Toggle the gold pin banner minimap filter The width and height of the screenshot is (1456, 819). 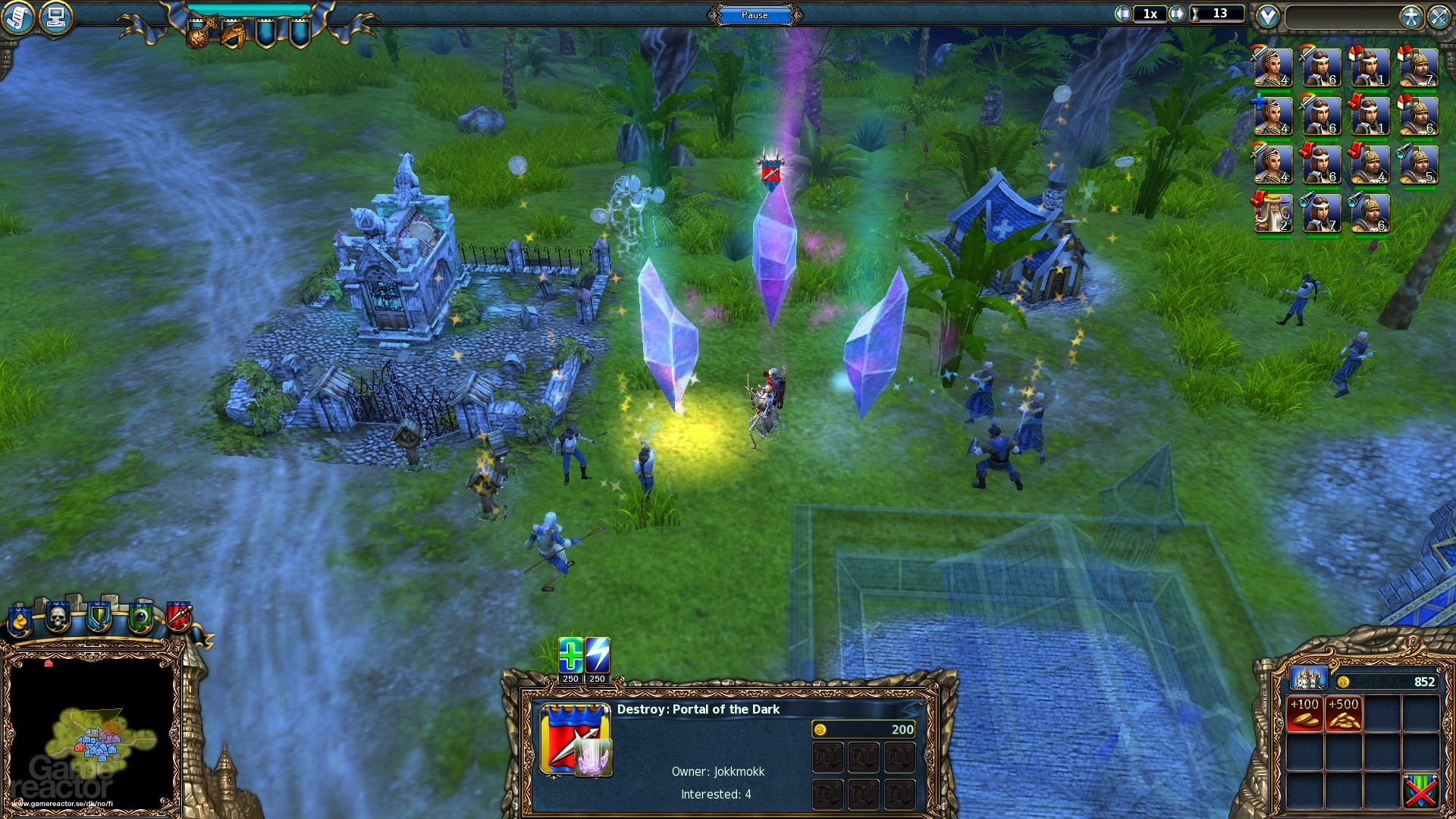point(20,622)
